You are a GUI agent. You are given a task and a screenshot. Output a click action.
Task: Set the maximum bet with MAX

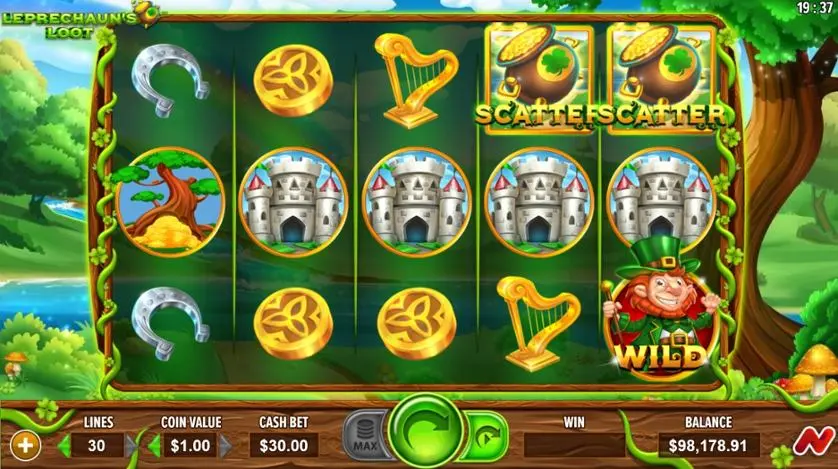[364, 438]
